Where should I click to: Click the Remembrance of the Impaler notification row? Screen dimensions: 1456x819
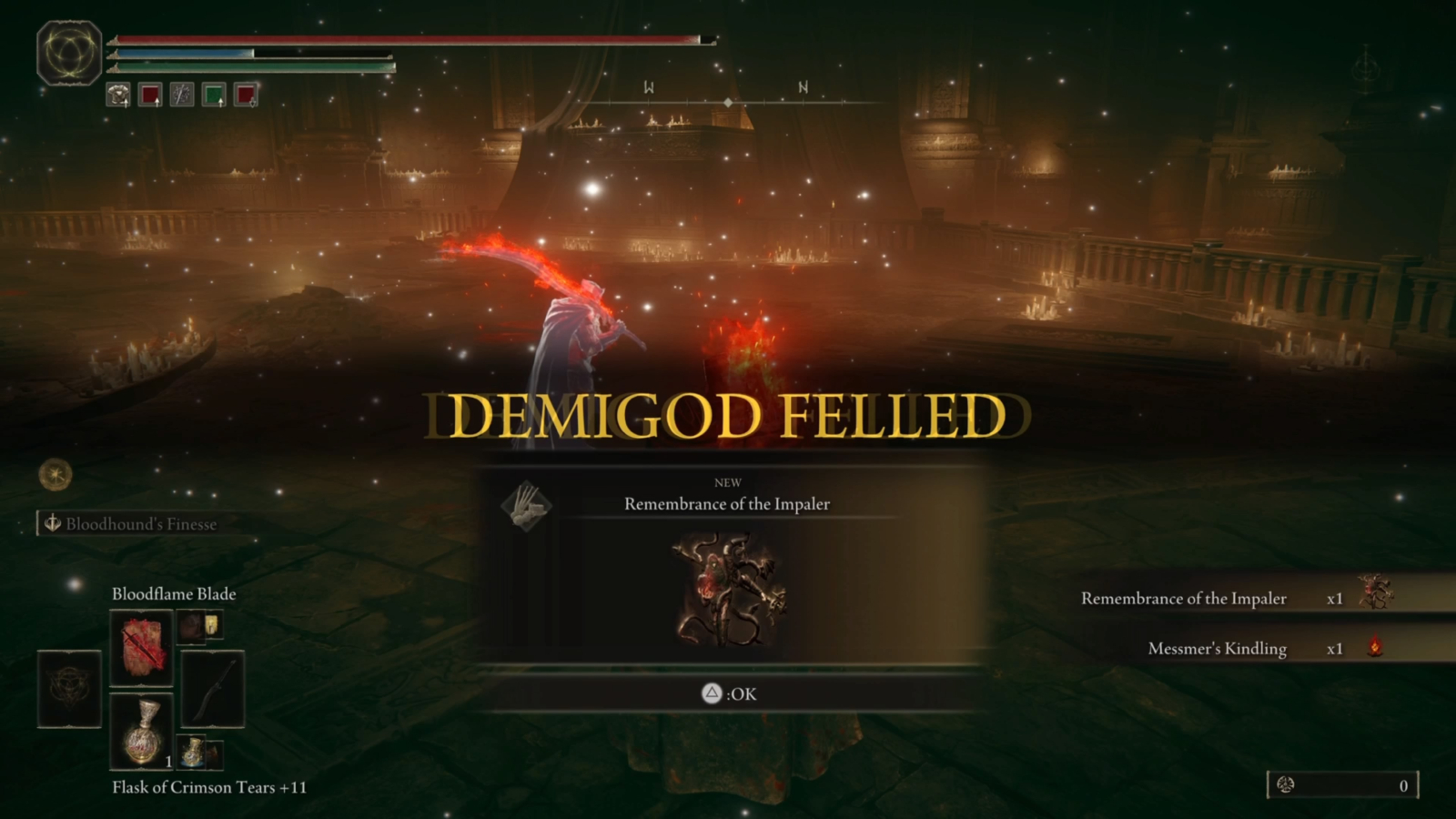[x=1183, y=599]
